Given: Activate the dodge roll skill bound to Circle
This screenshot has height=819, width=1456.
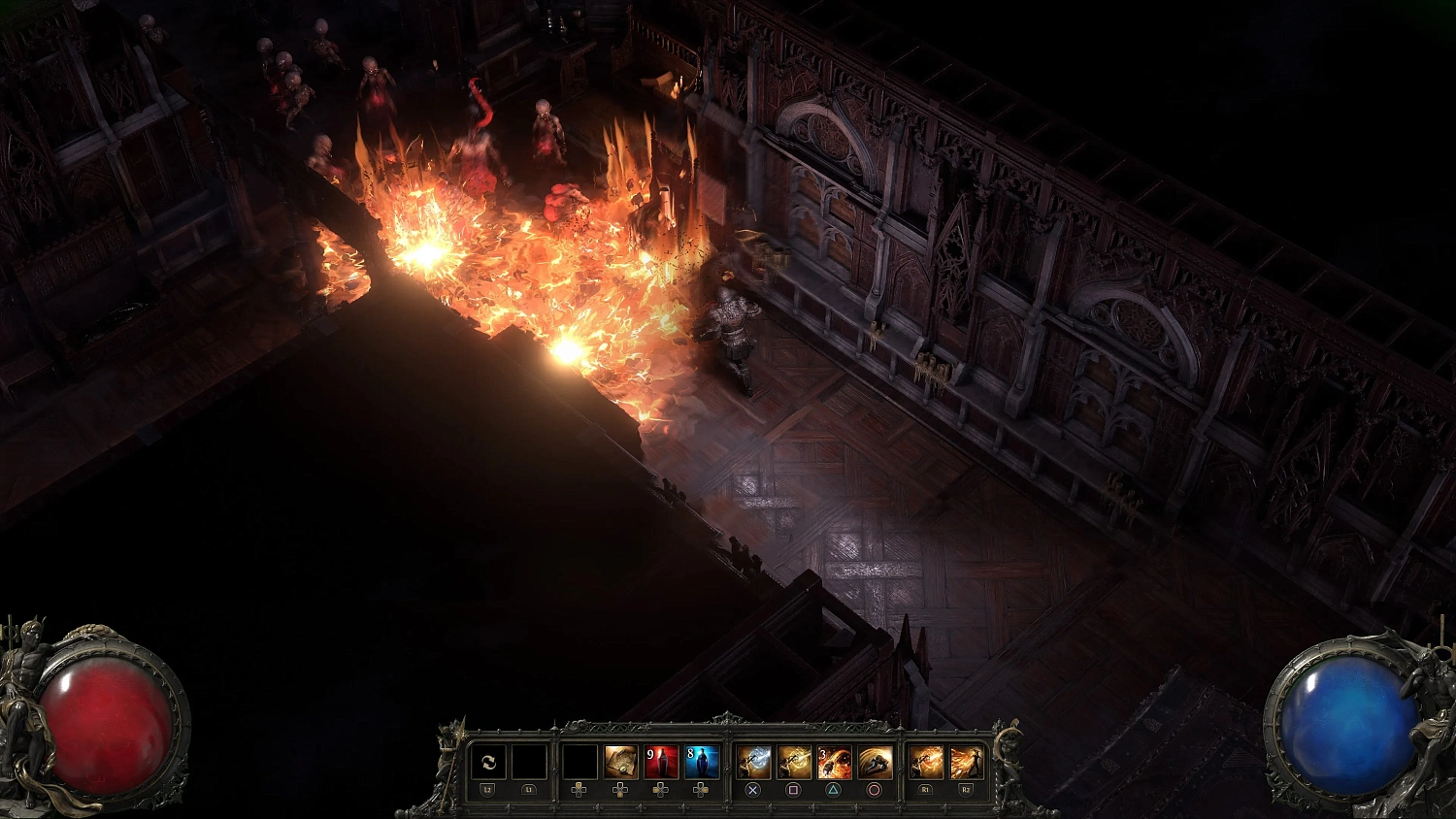Looking at the screenshot, I should point(874,761).
